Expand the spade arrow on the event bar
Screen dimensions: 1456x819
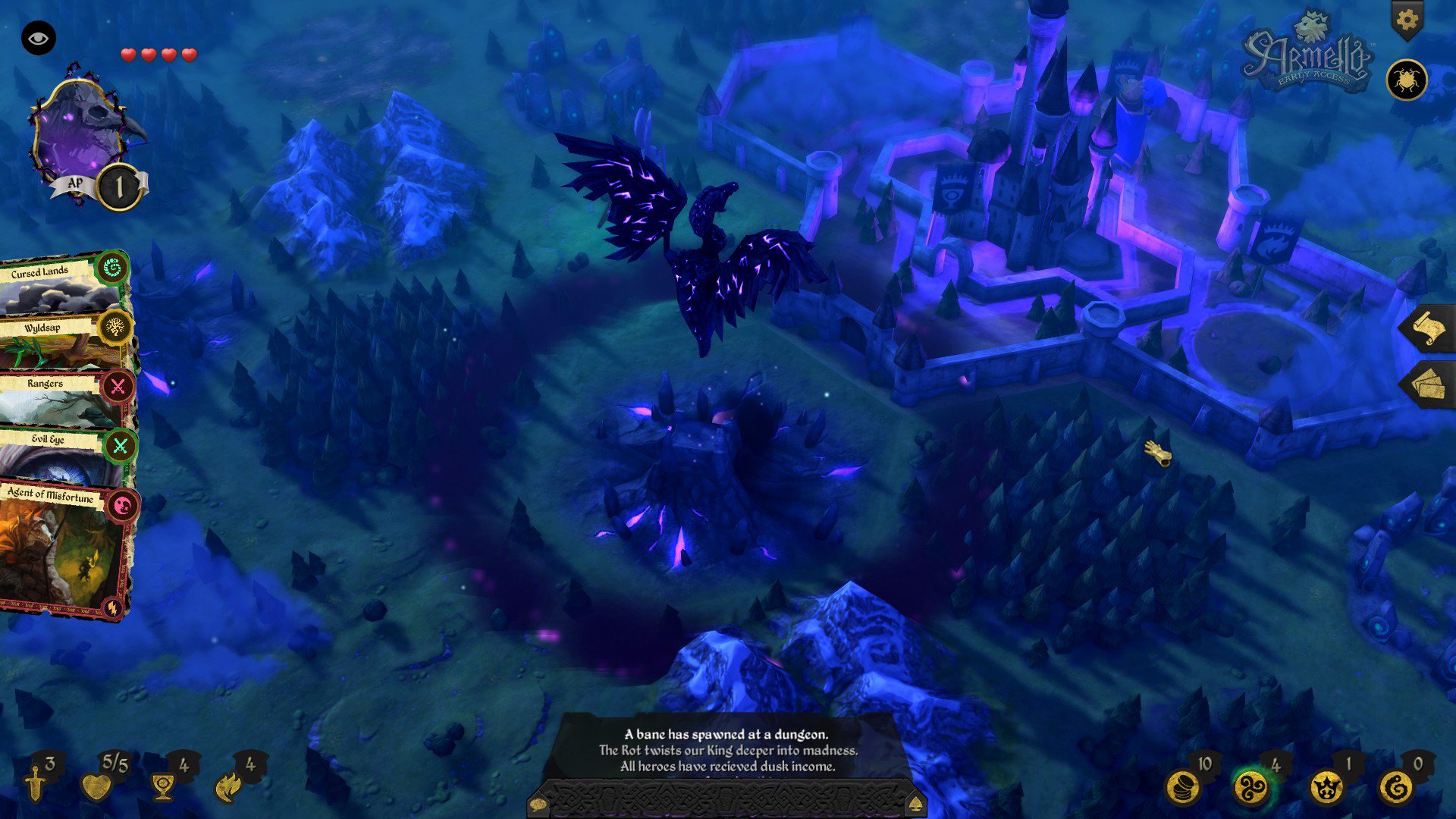(917, 804)
